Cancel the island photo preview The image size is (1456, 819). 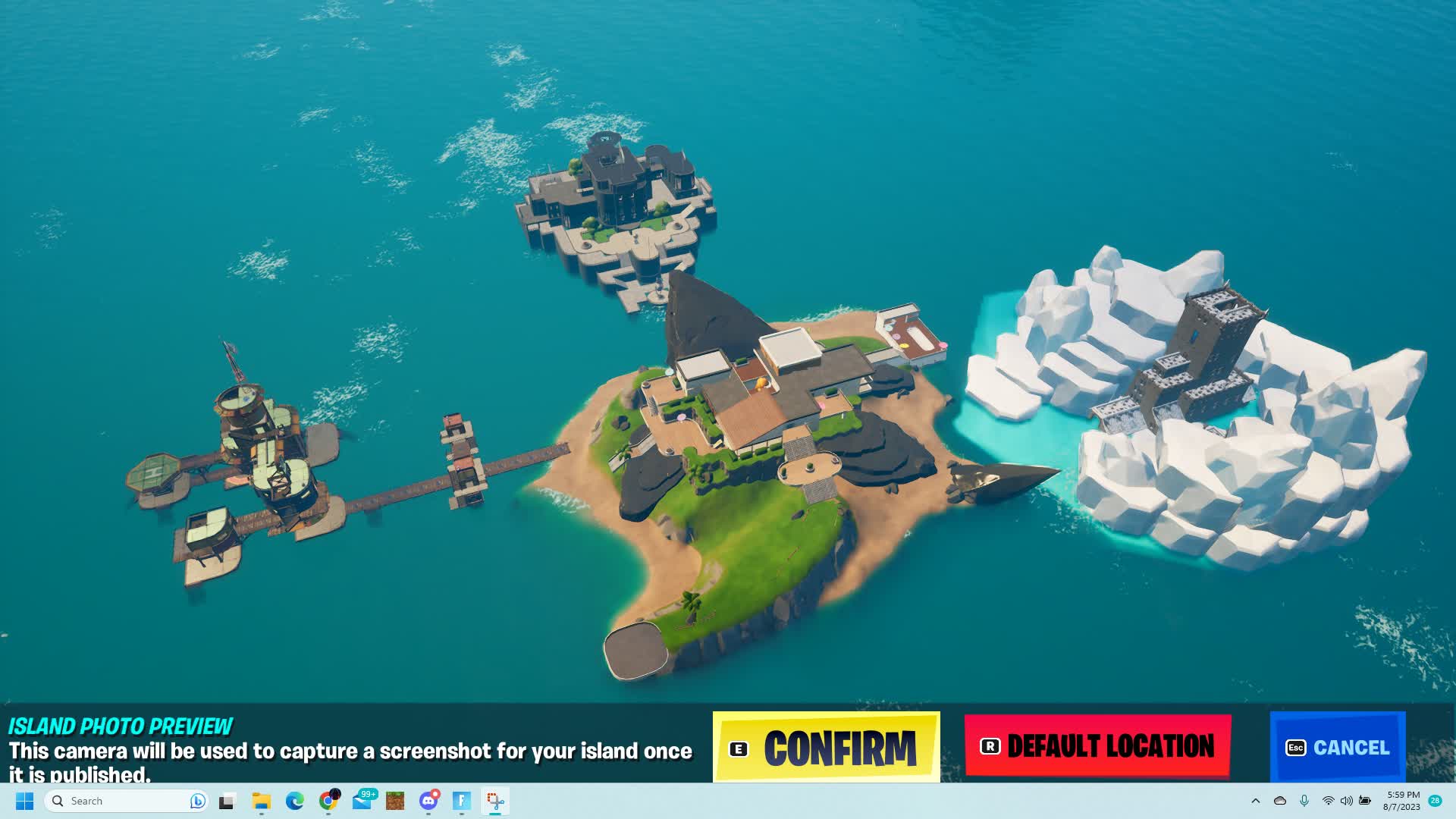point(1337,747)
